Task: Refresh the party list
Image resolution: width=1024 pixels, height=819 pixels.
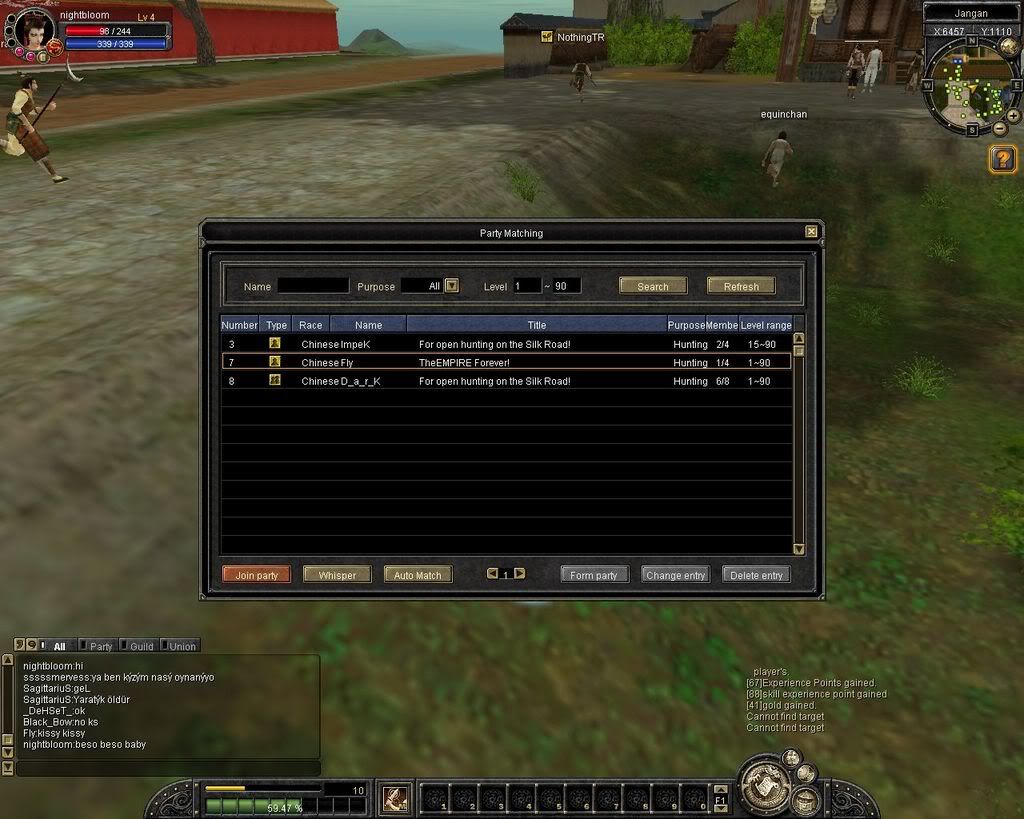Action: coord(741,286)
